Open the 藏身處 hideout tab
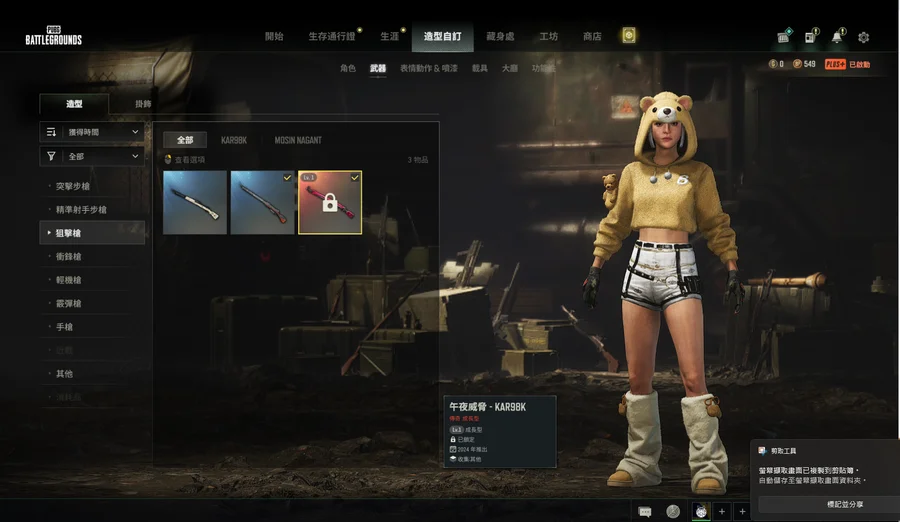This screenshot has height=522, width=900. click(500, 37)
